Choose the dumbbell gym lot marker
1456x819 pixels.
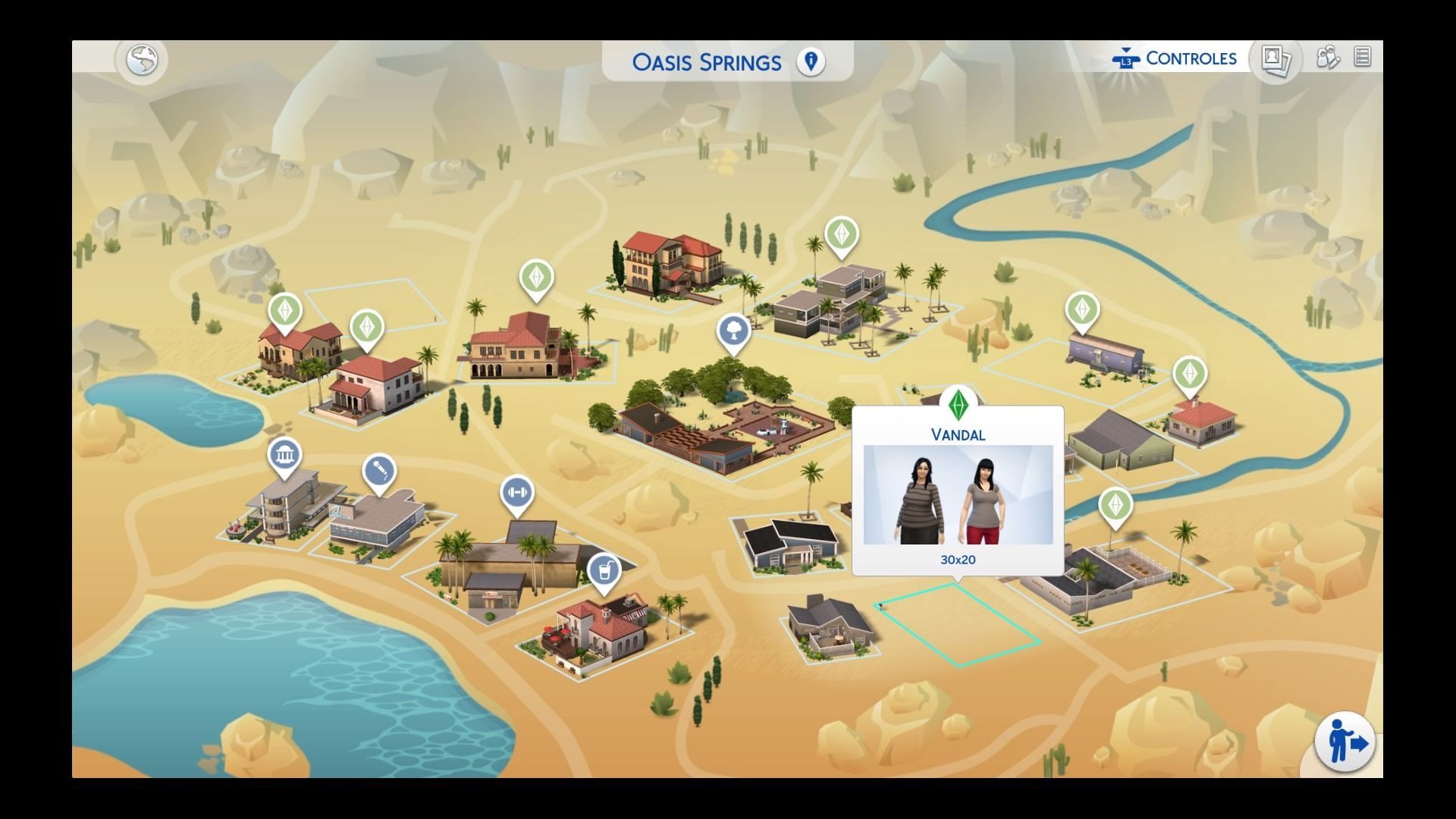click(517, 493)
